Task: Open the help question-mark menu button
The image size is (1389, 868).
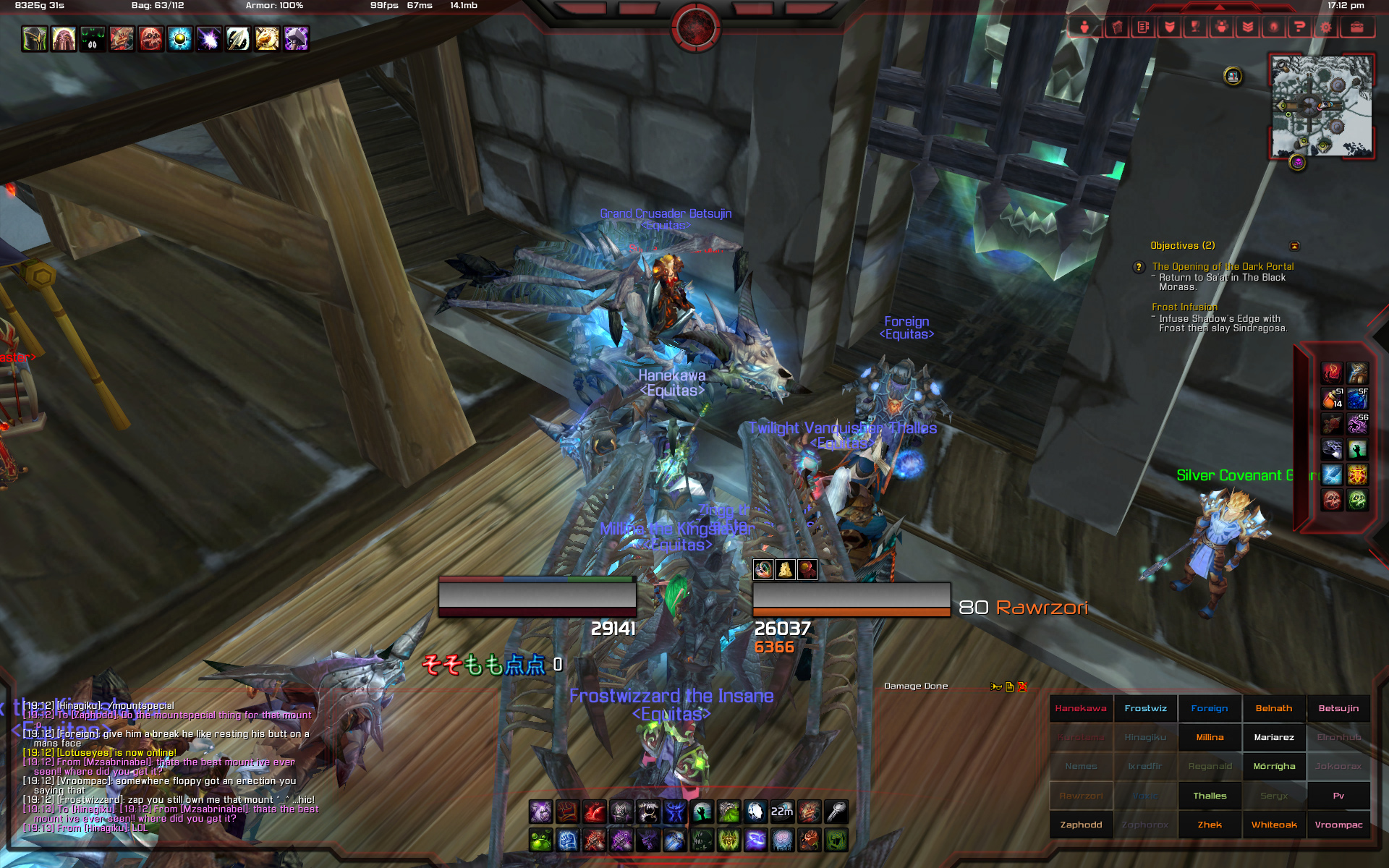Action: click(1299, 27)
